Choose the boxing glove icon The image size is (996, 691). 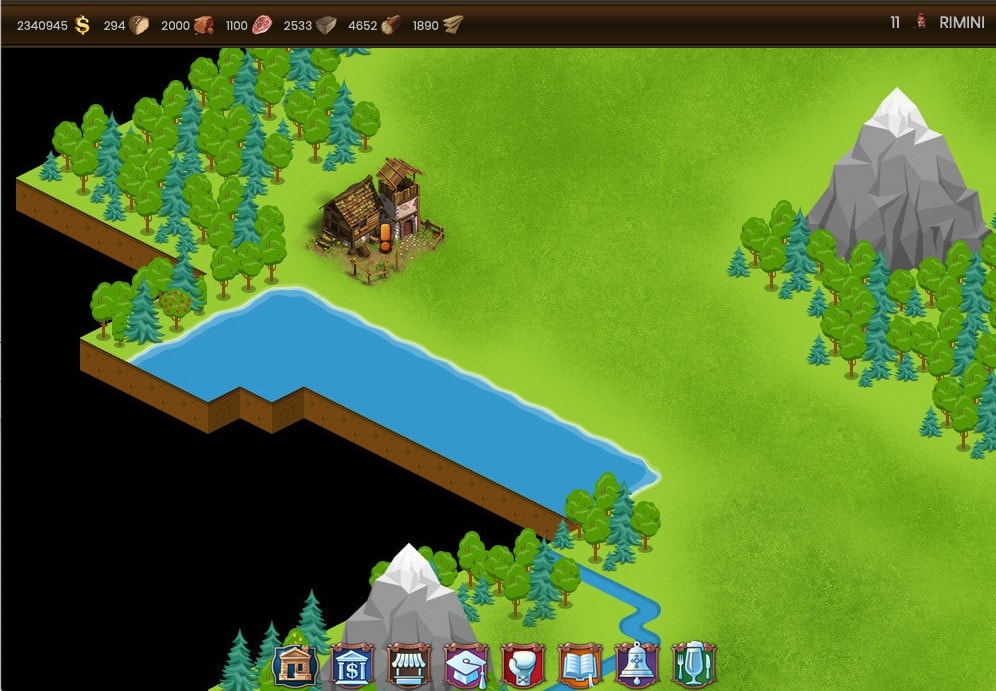coord(522,664)
